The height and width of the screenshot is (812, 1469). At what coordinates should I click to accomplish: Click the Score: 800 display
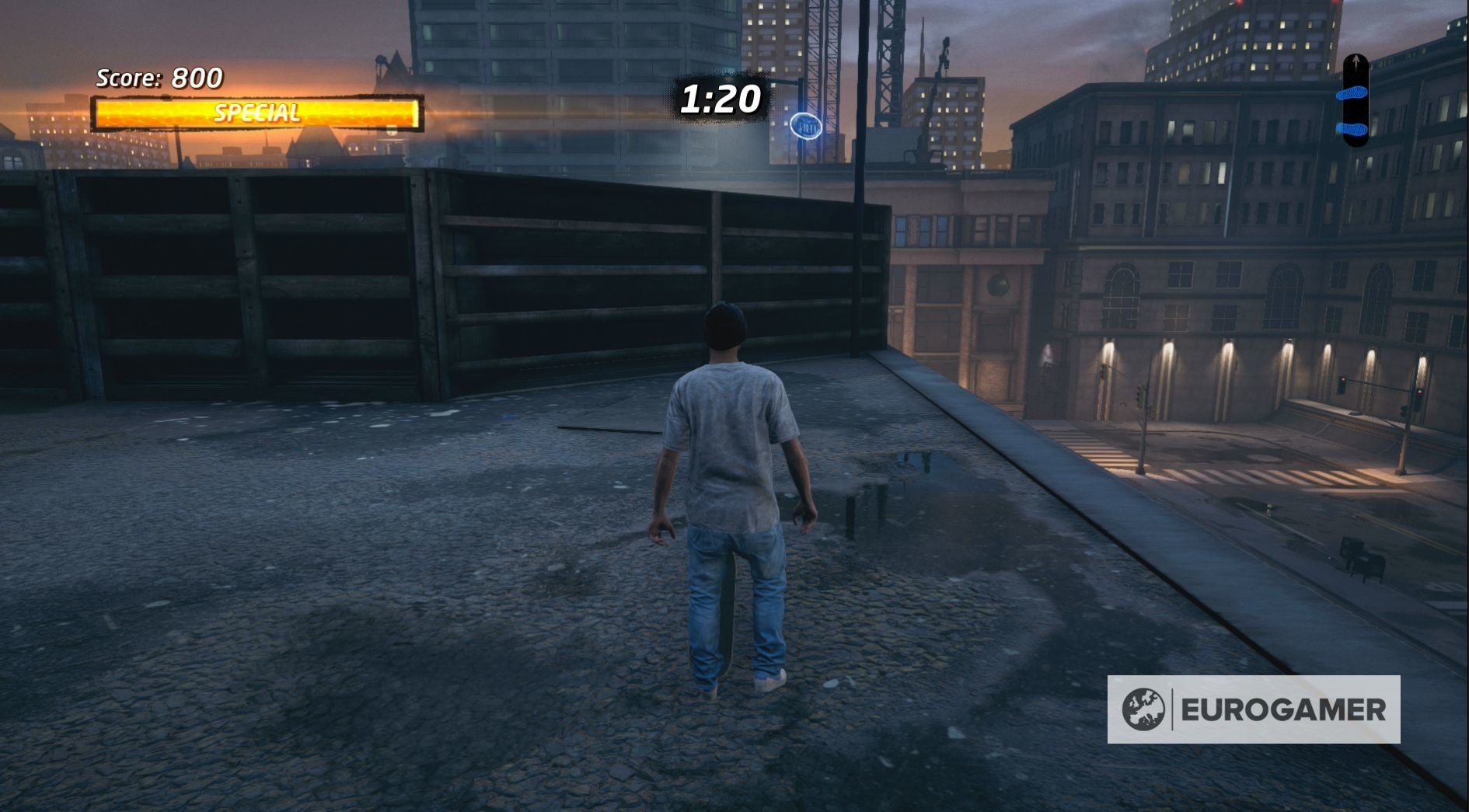(157, 78)
